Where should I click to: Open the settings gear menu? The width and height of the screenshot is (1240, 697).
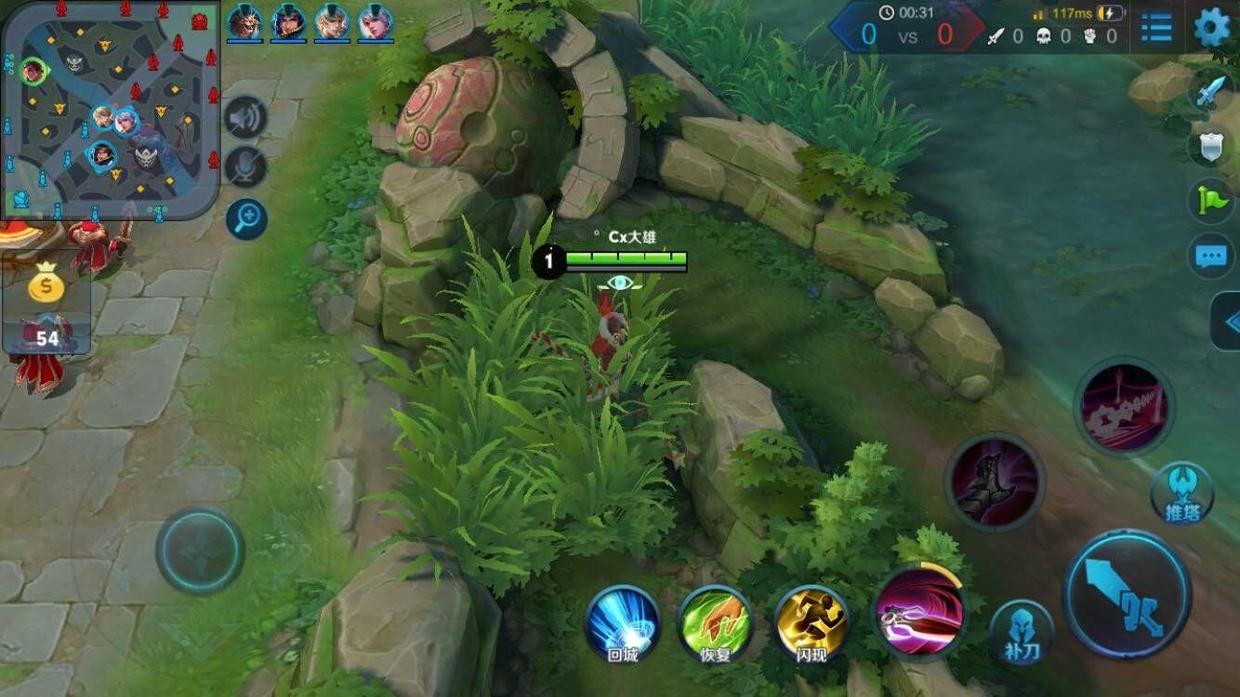point(1211,27)
